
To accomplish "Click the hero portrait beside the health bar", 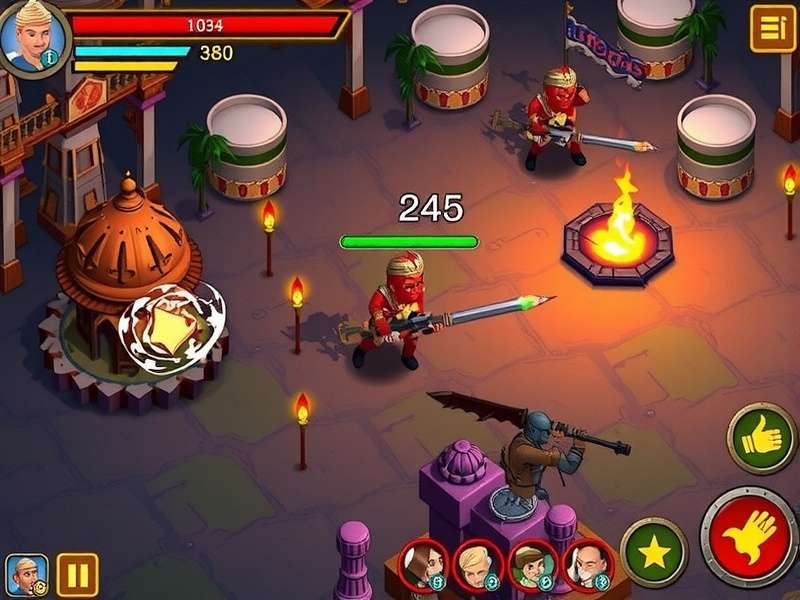I will (33, 38).
